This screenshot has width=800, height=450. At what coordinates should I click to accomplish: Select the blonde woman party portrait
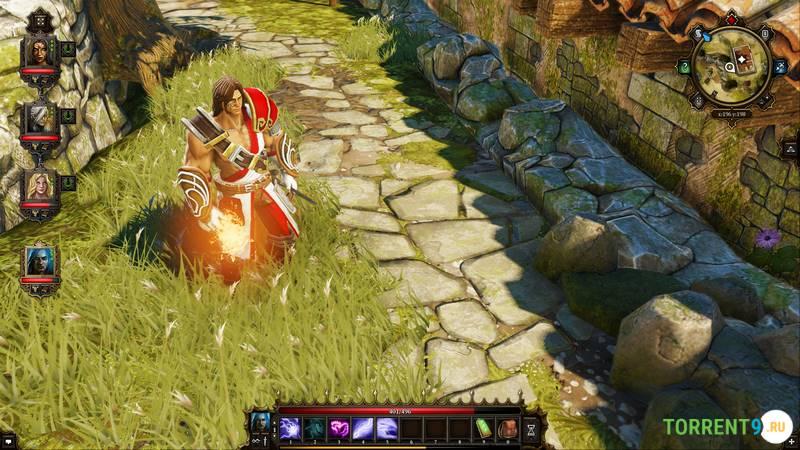coord(39,186)
